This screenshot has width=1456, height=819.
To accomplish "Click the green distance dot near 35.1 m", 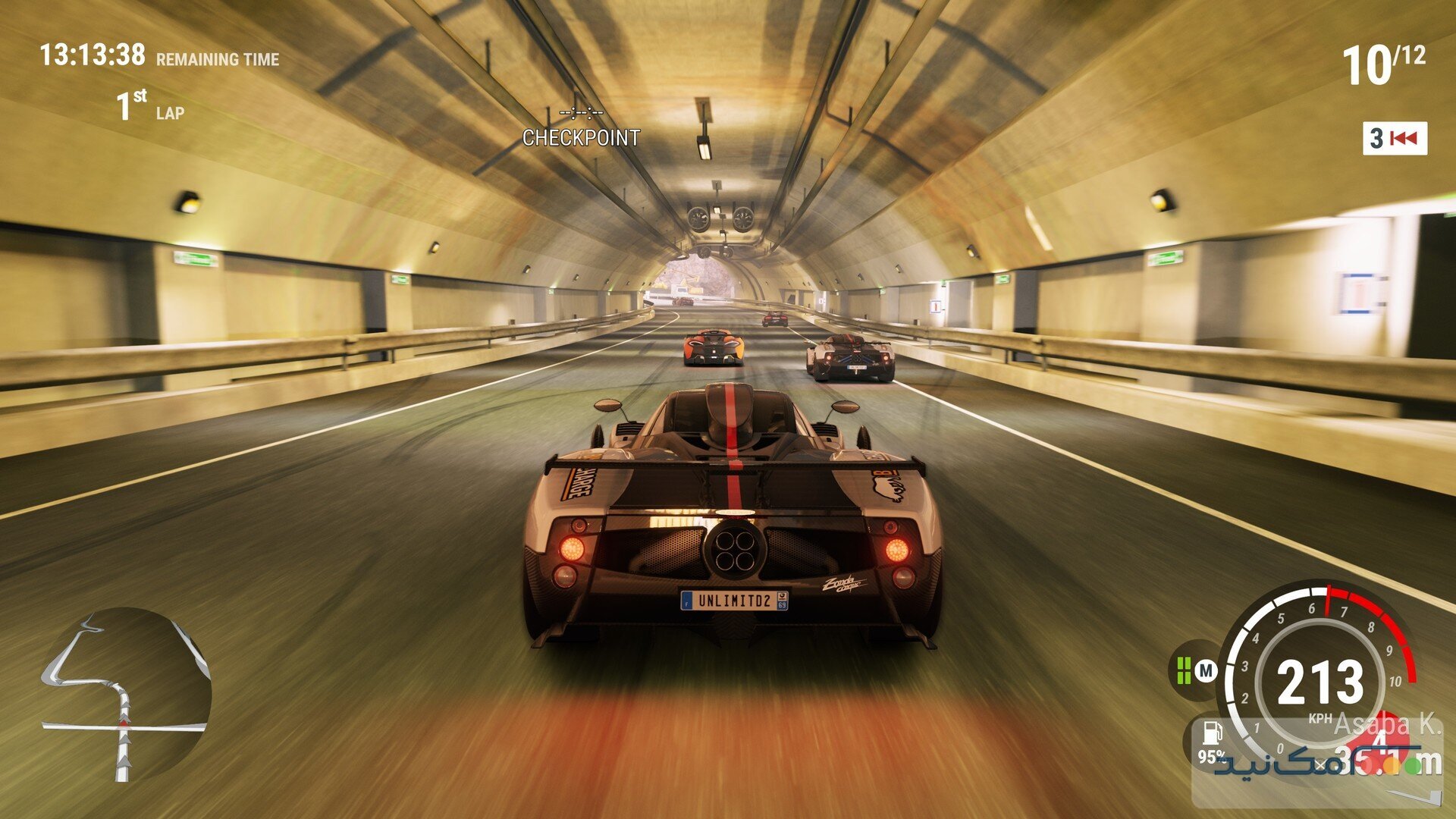I will 1414,766.
